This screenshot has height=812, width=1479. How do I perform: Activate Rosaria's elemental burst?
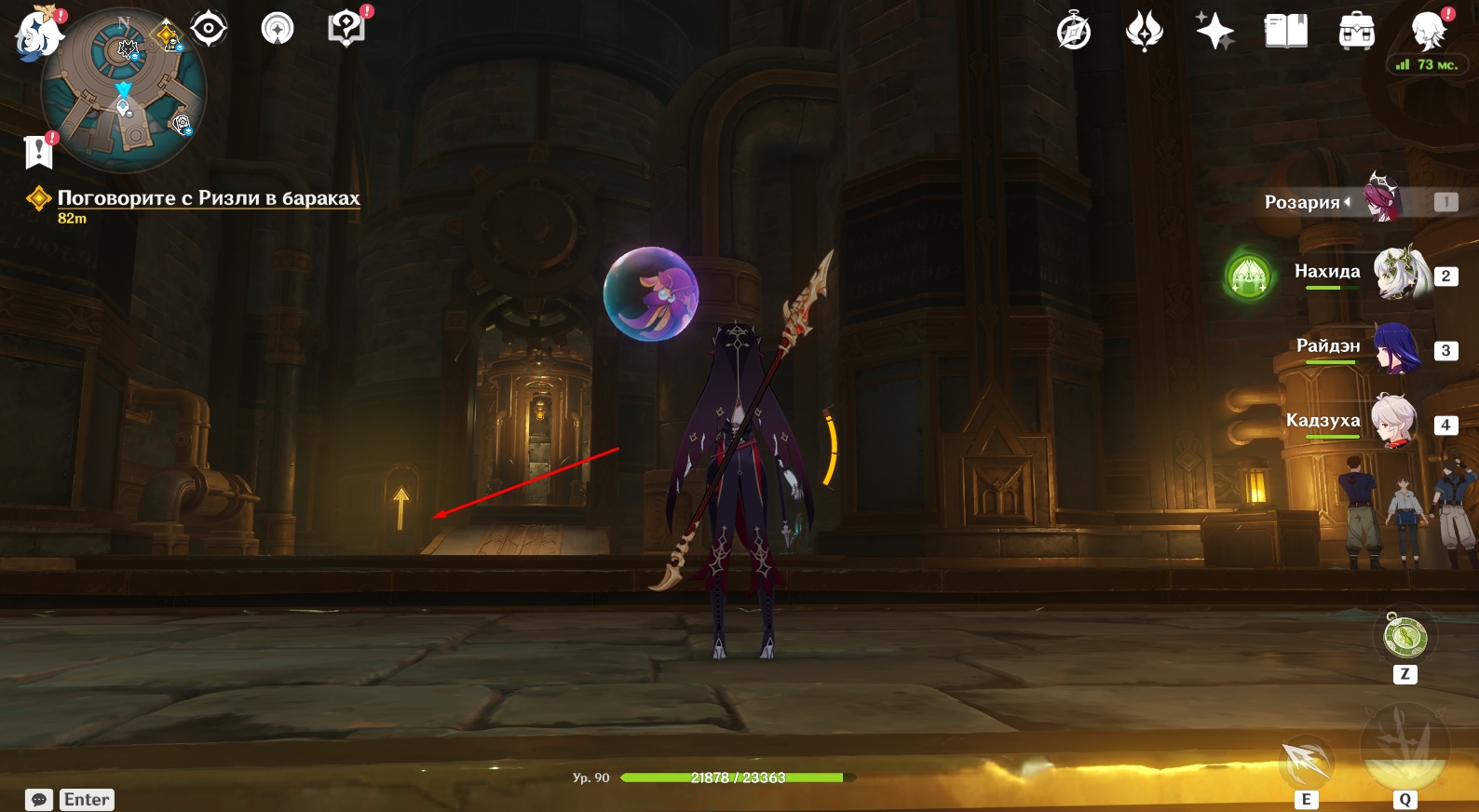tap(1404, 750)
